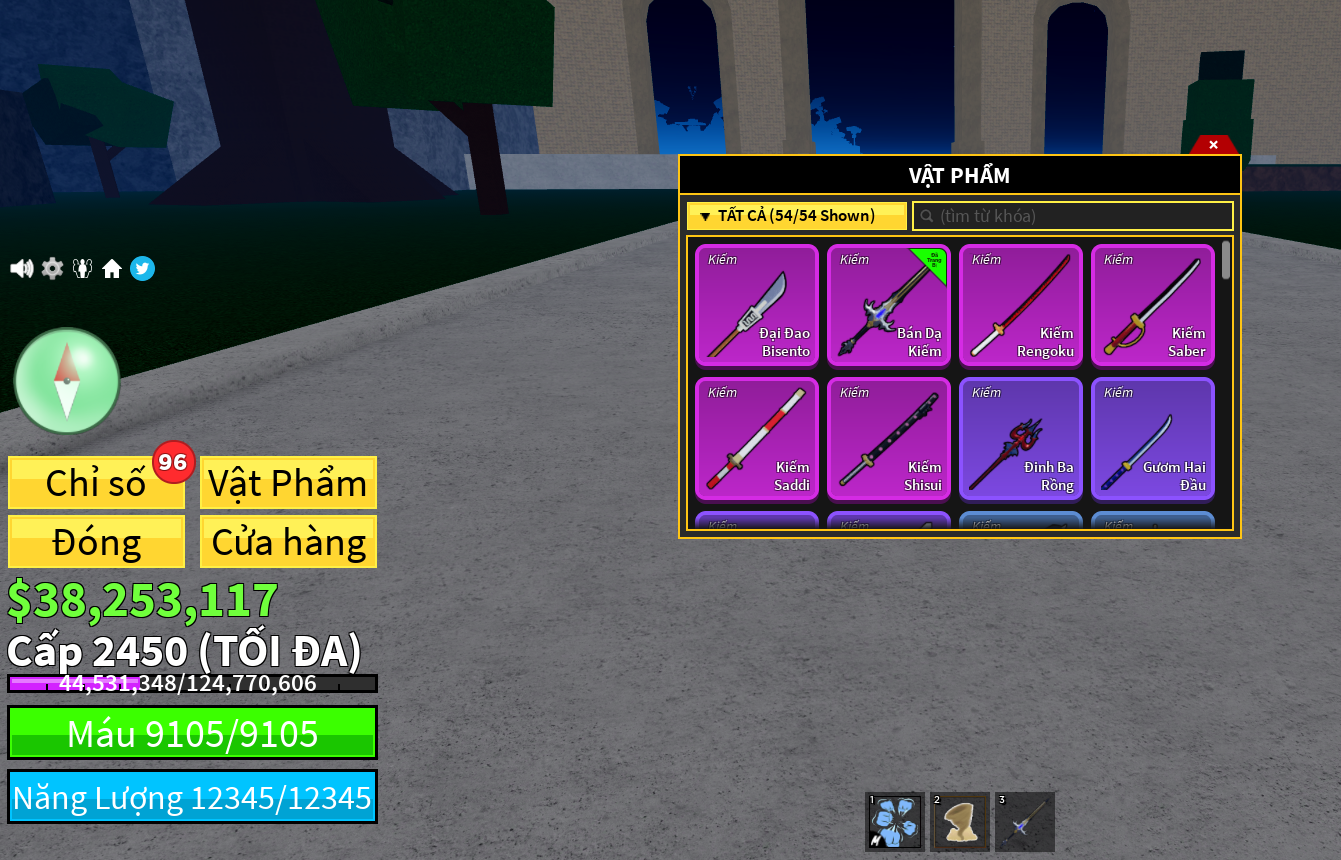Click the green Máu health bar

point(192,732)
